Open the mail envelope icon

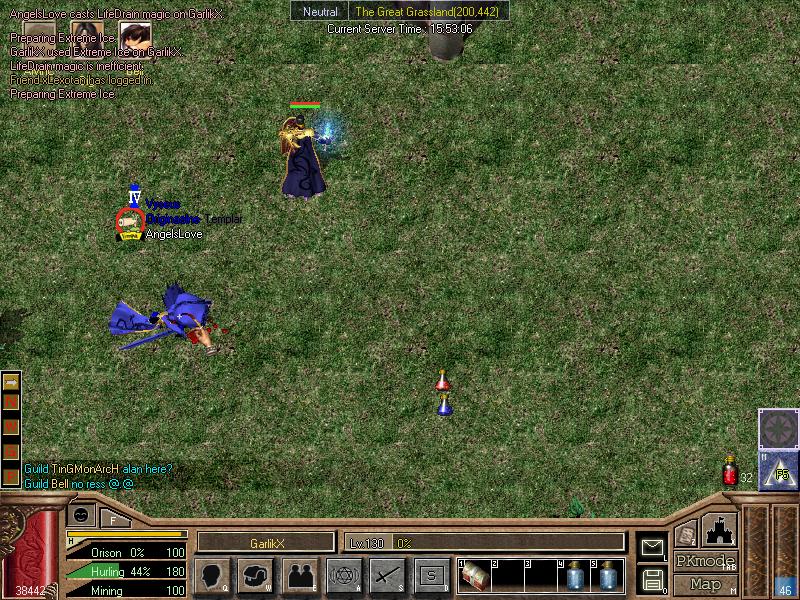tap(652, 546)
